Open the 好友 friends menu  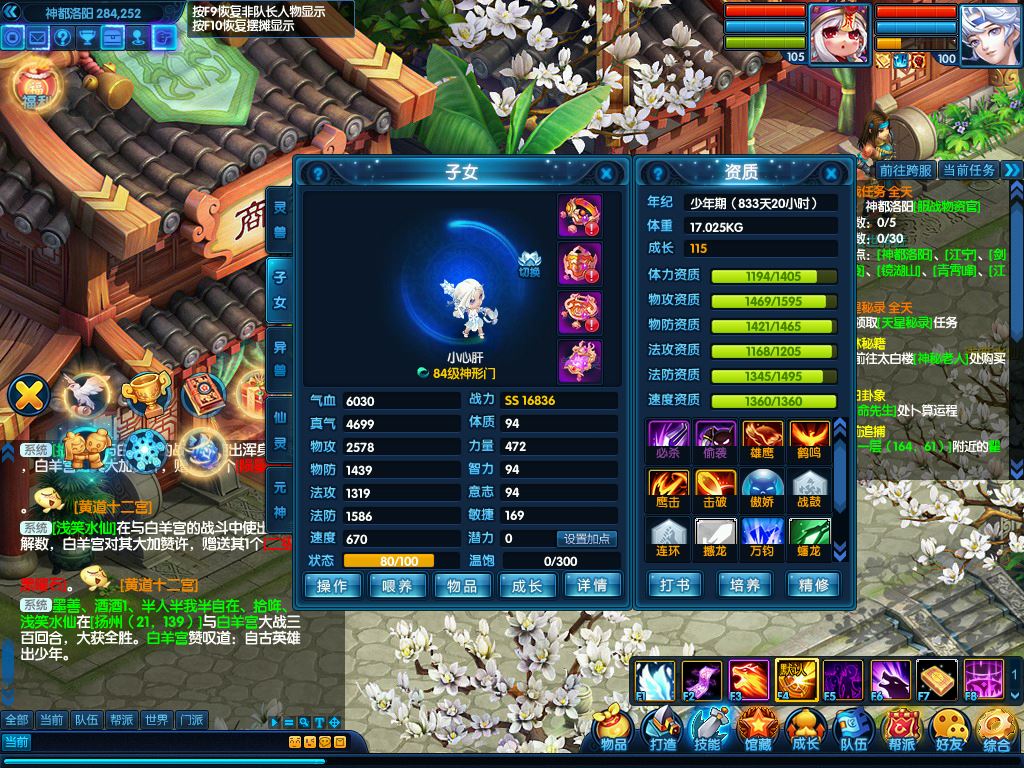(948, 730)
